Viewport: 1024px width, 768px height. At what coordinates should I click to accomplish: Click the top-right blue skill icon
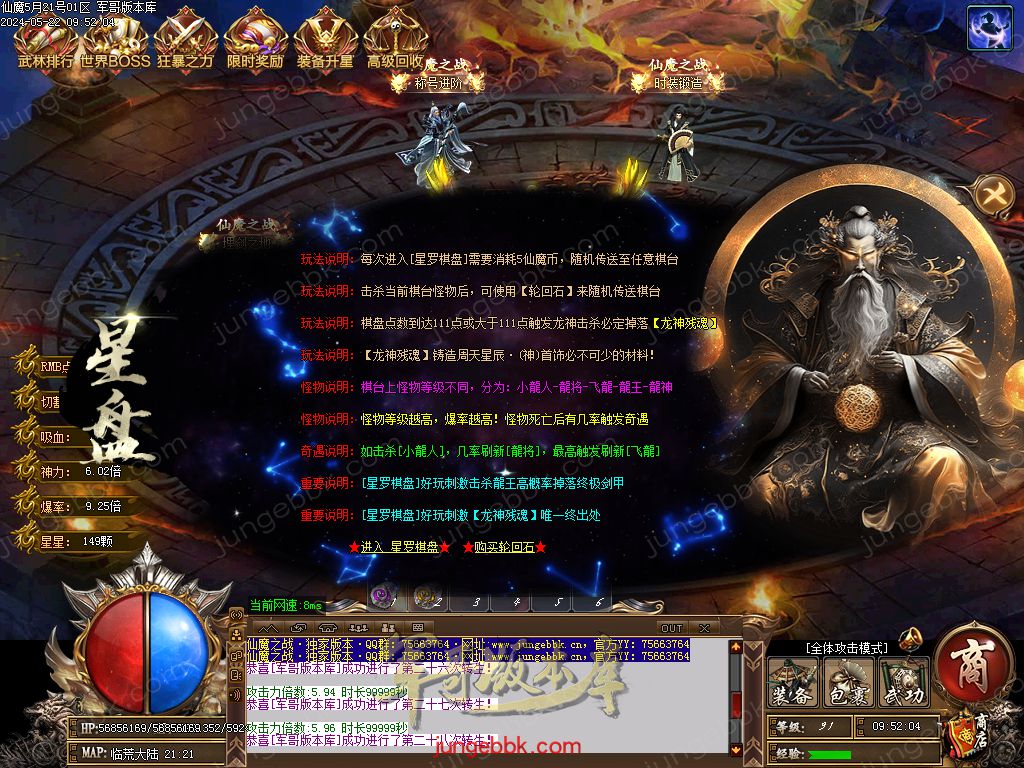point(988,28)
